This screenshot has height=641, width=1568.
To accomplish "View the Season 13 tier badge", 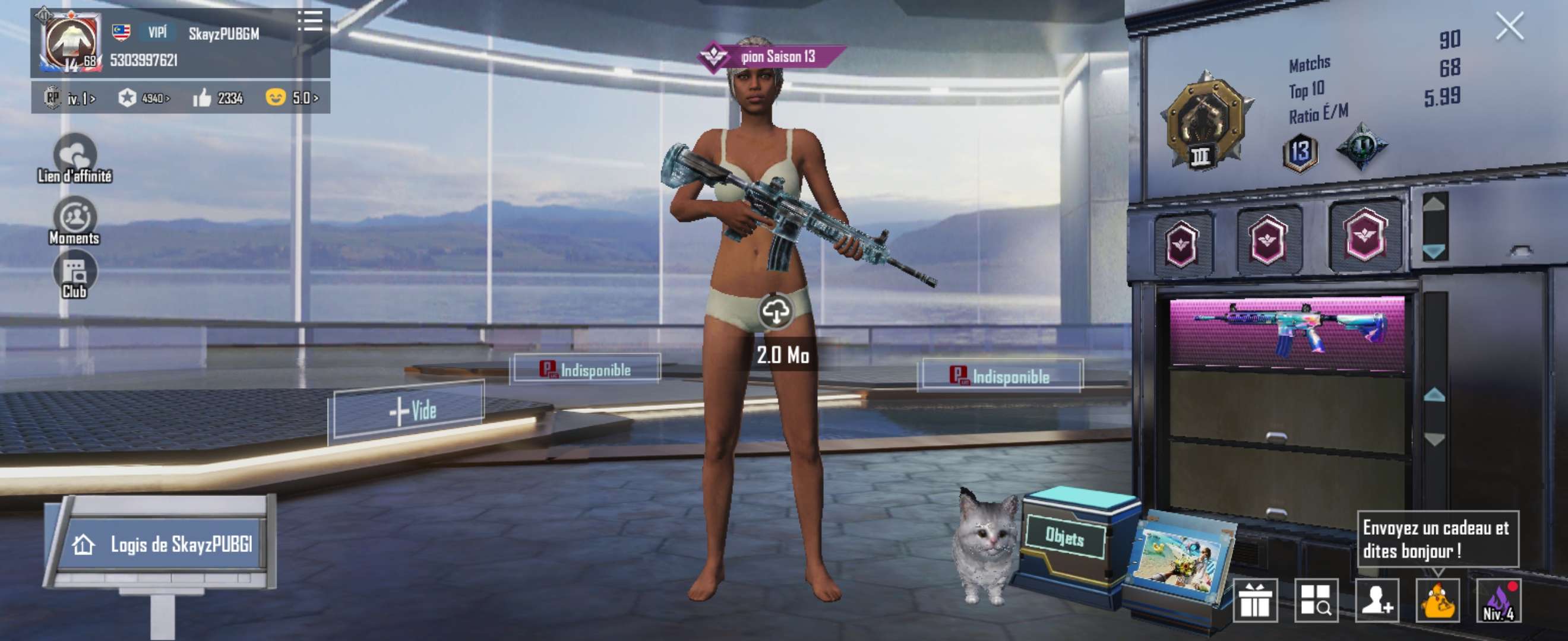I will (1300, 152).
